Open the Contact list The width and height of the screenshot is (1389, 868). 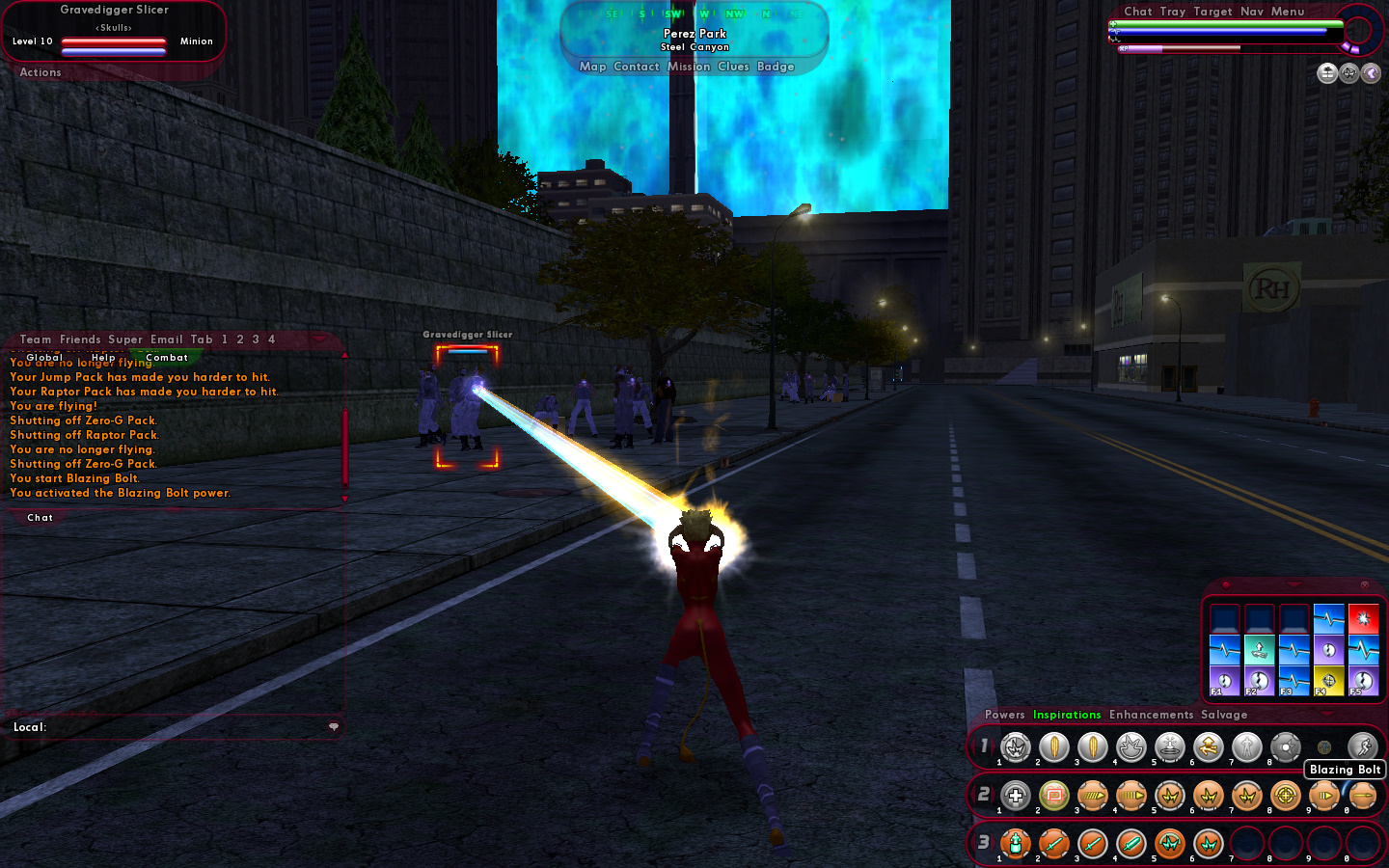[637, 67]
